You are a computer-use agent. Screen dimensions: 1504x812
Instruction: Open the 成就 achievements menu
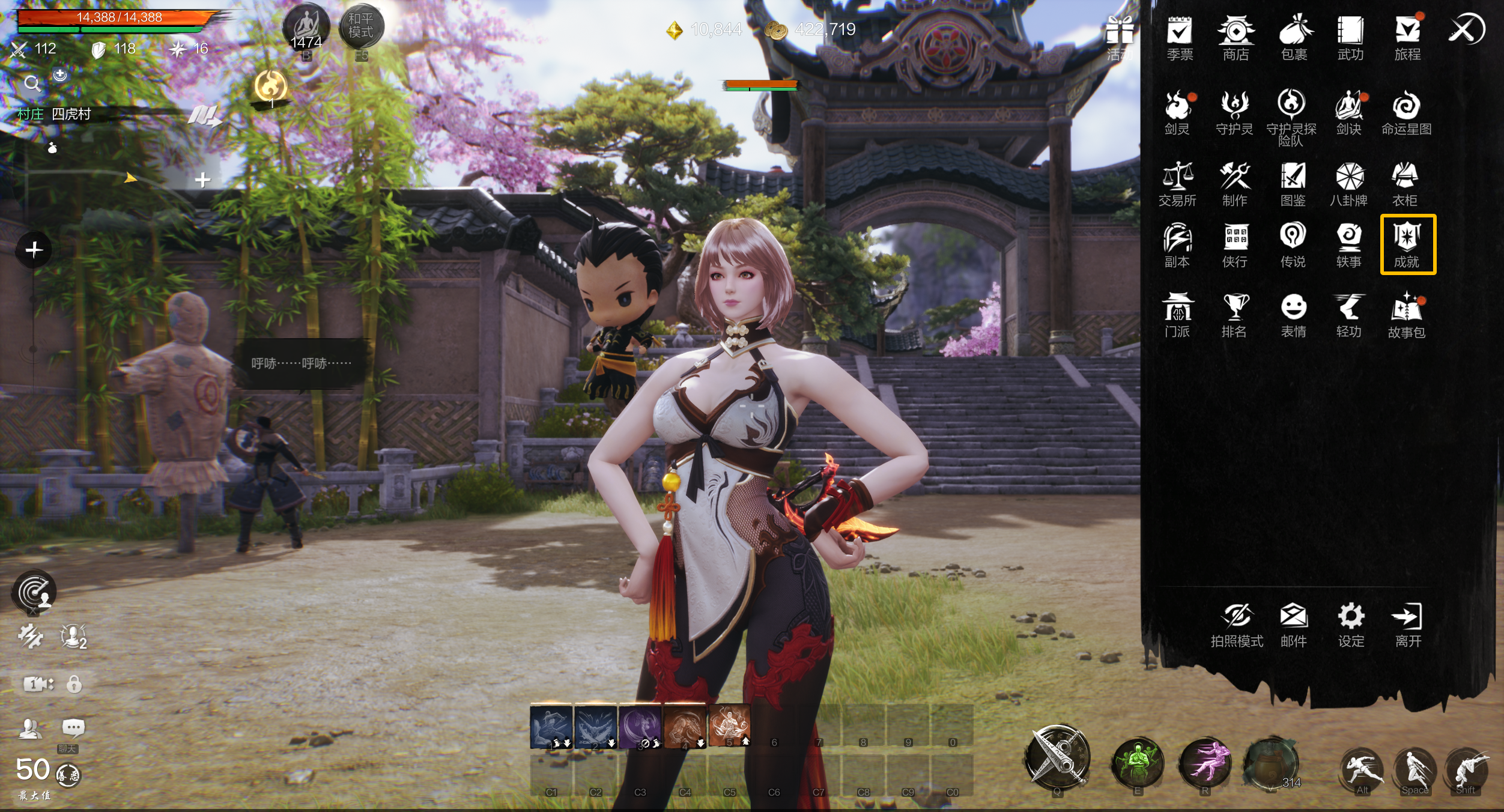1407,244
